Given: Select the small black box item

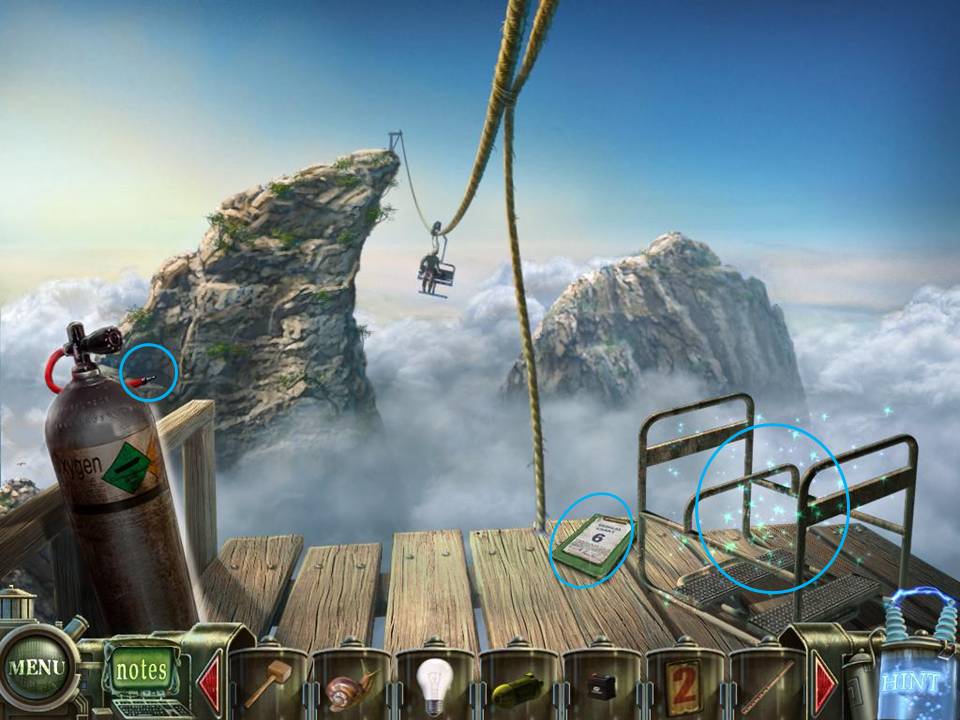Looking at the screenshot, I should pyautogui.click(x=602, y=688).
